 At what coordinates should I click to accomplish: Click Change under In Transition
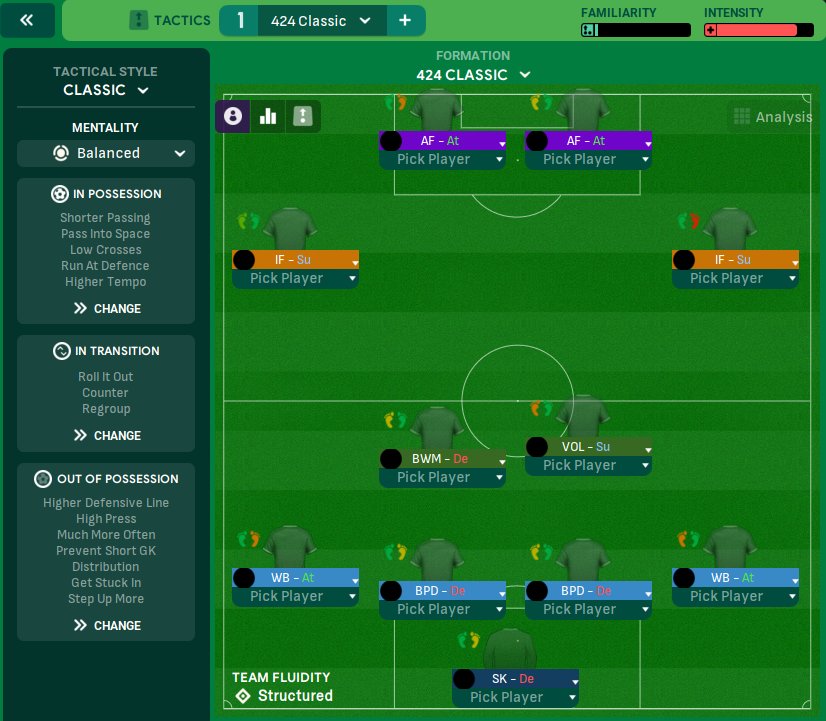point(106,436)
